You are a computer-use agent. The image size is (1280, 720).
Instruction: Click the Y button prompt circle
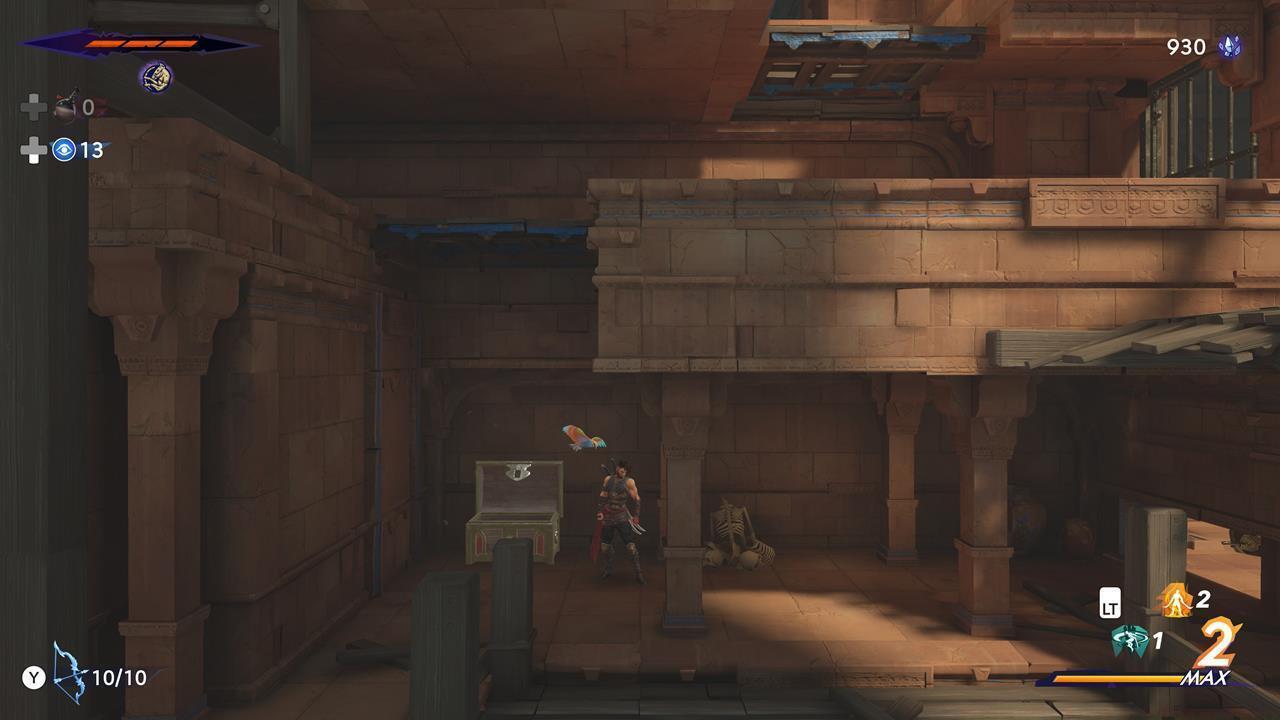33,677
